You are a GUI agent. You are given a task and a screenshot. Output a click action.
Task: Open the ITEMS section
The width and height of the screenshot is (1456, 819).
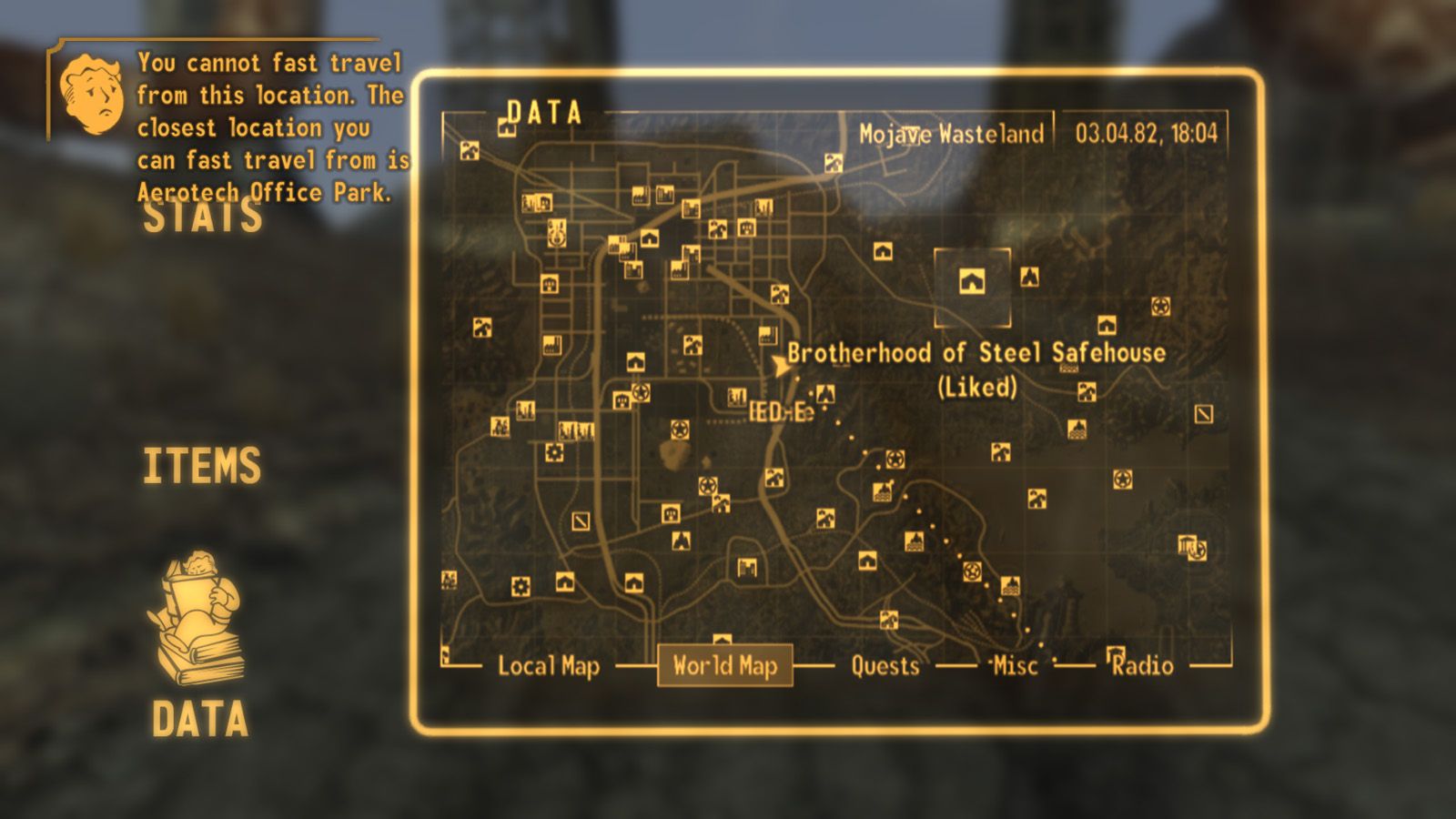[x=202, y=465]
